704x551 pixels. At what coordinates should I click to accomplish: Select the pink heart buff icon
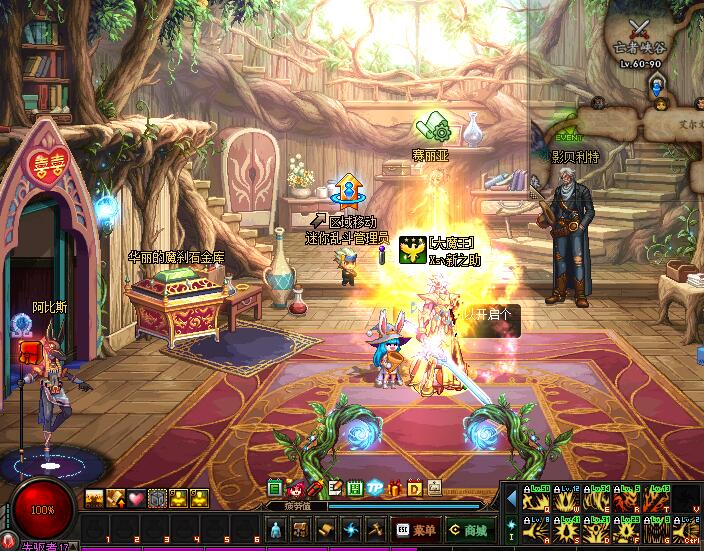point(136,497)
